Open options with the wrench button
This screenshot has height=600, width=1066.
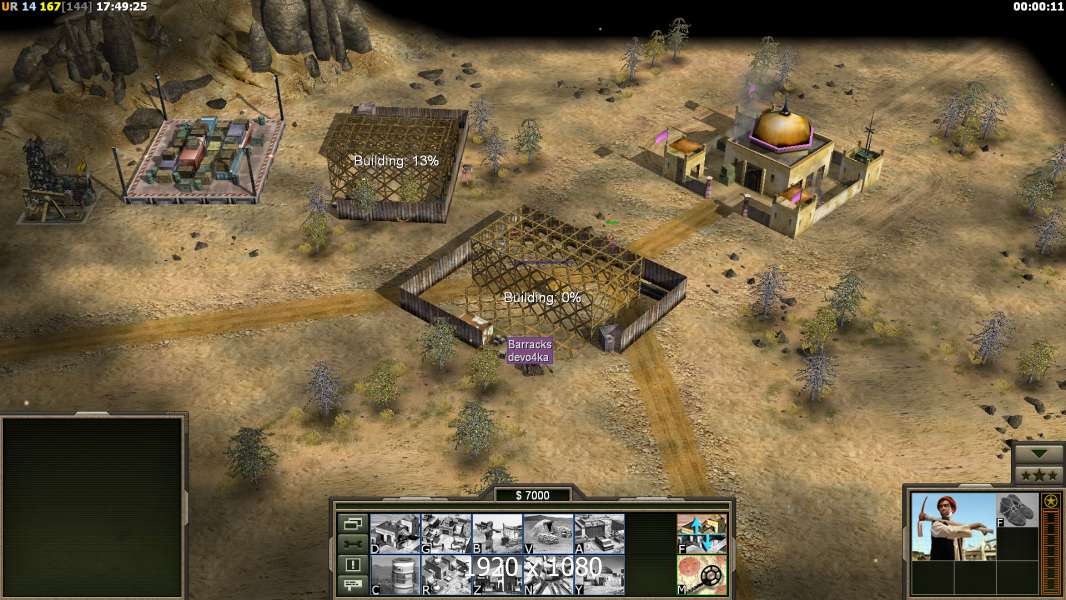click(x=352, y=544)
